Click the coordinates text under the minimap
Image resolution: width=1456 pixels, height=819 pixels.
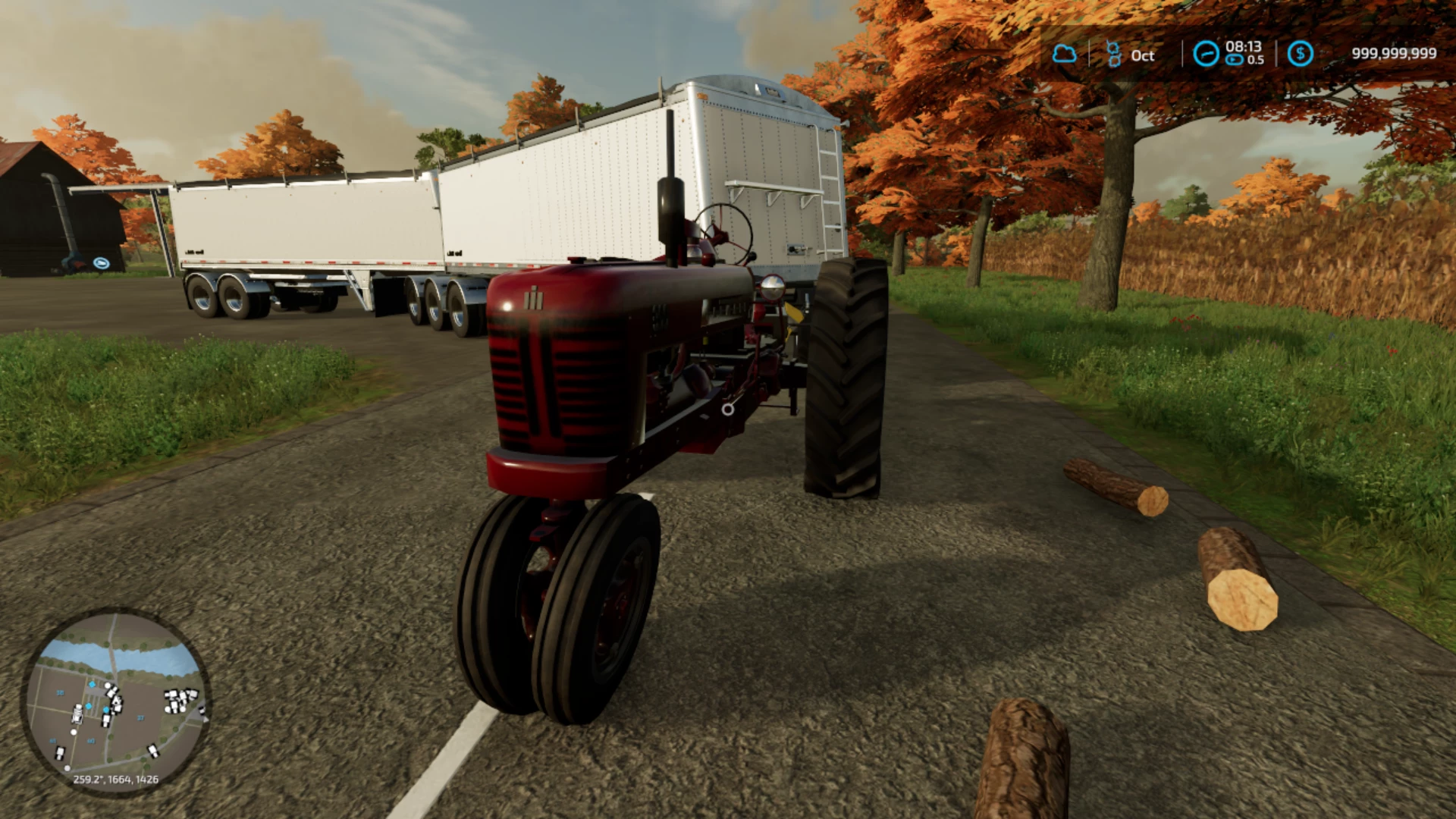[116, 779]
